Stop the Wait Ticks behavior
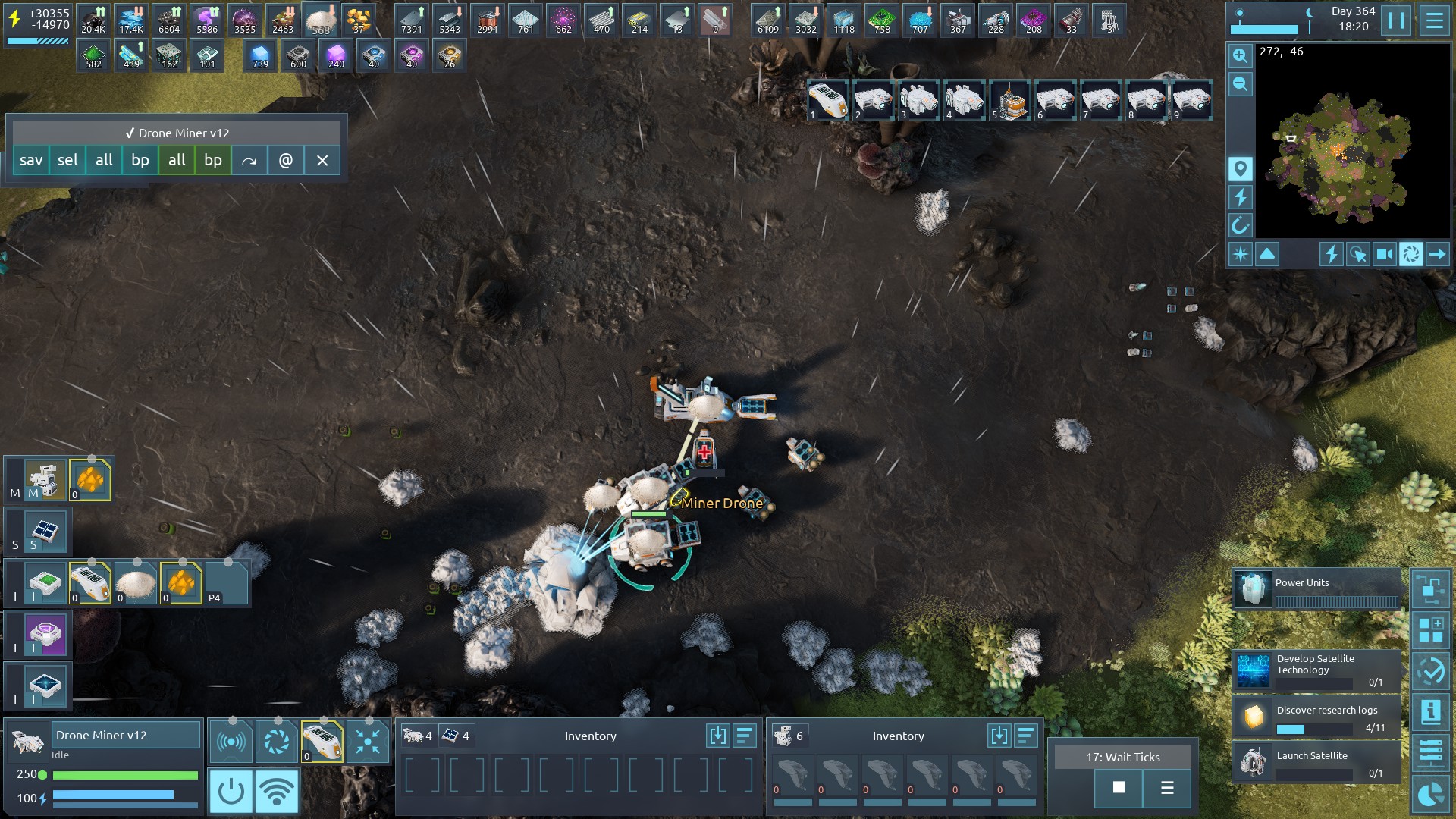 [x=1119, y=788]
